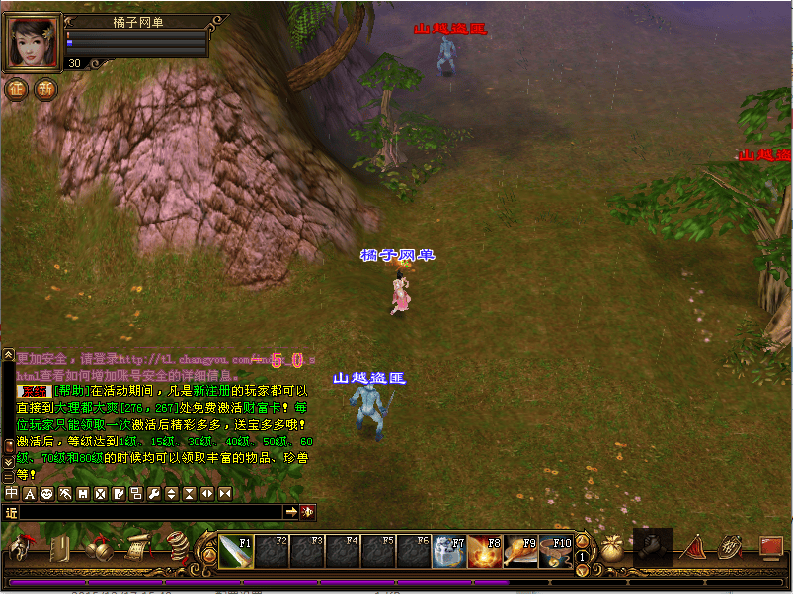Open the helmet icon in bottom menu
This screenshot has height=594, width=793.
[21, 549]
